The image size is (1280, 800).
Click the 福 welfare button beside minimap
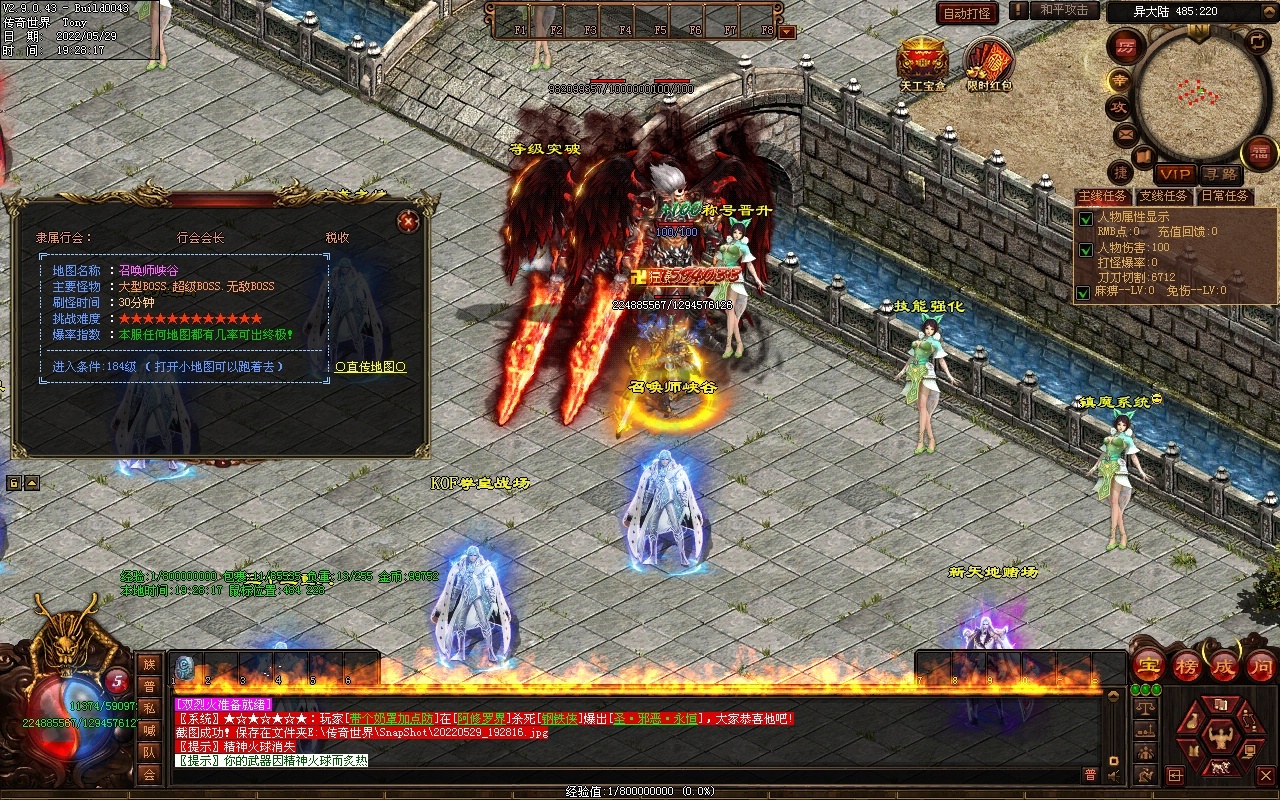click(x=1259, y=153)
